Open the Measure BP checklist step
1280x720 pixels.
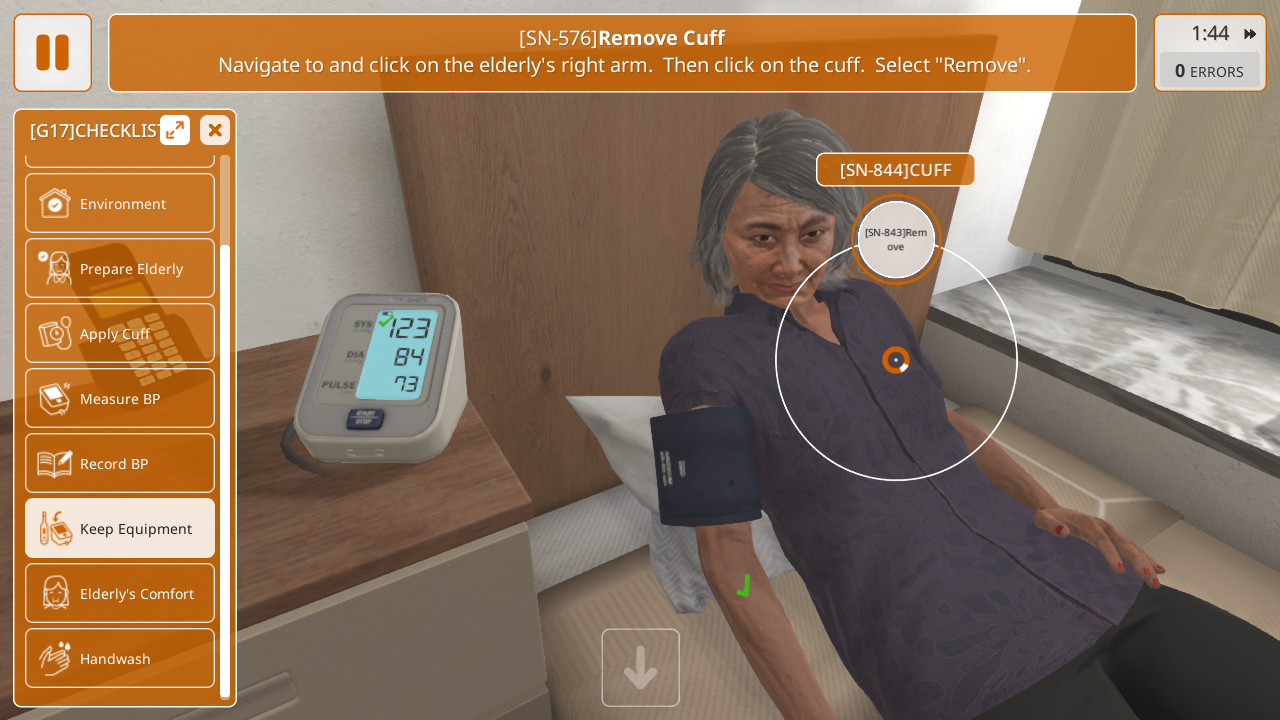pyautogui.click(x=120, y=399)
